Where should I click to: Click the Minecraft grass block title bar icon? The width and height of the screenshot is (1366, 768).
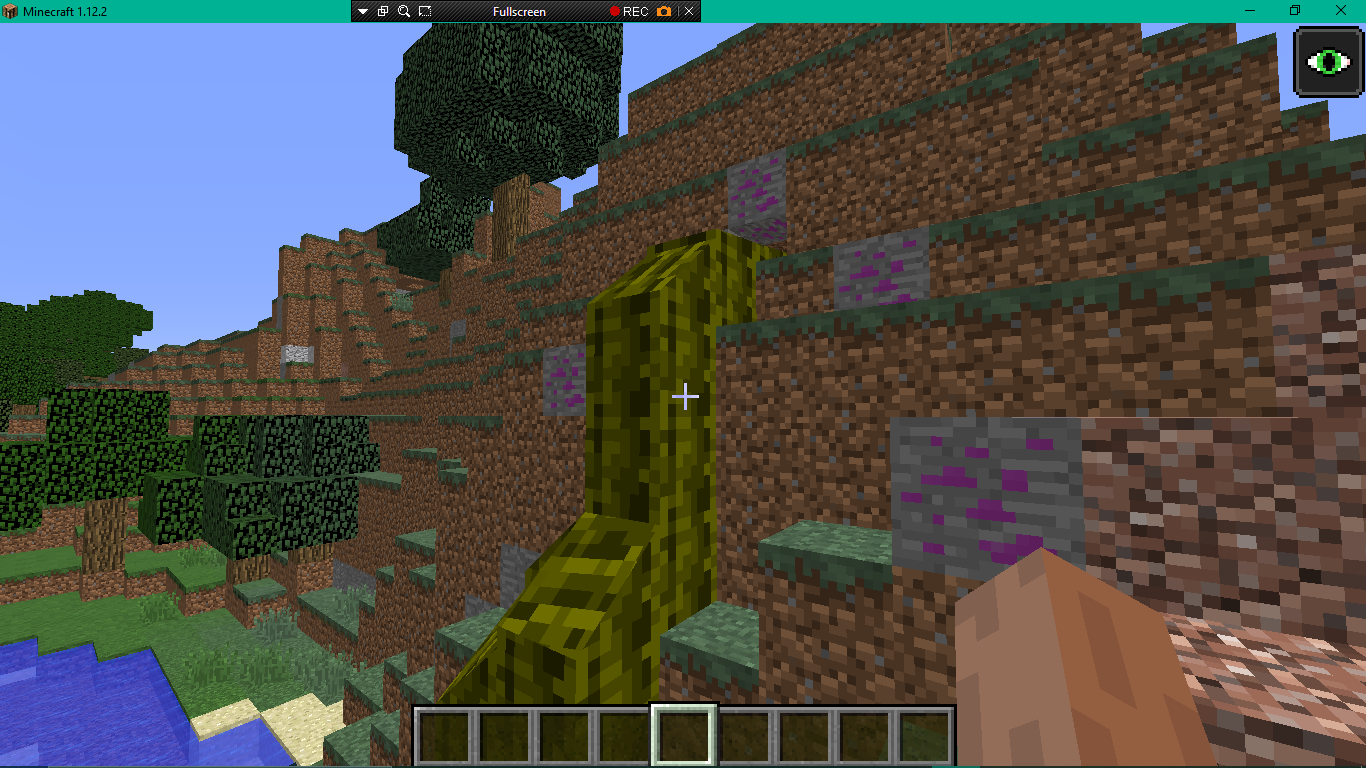10,11
